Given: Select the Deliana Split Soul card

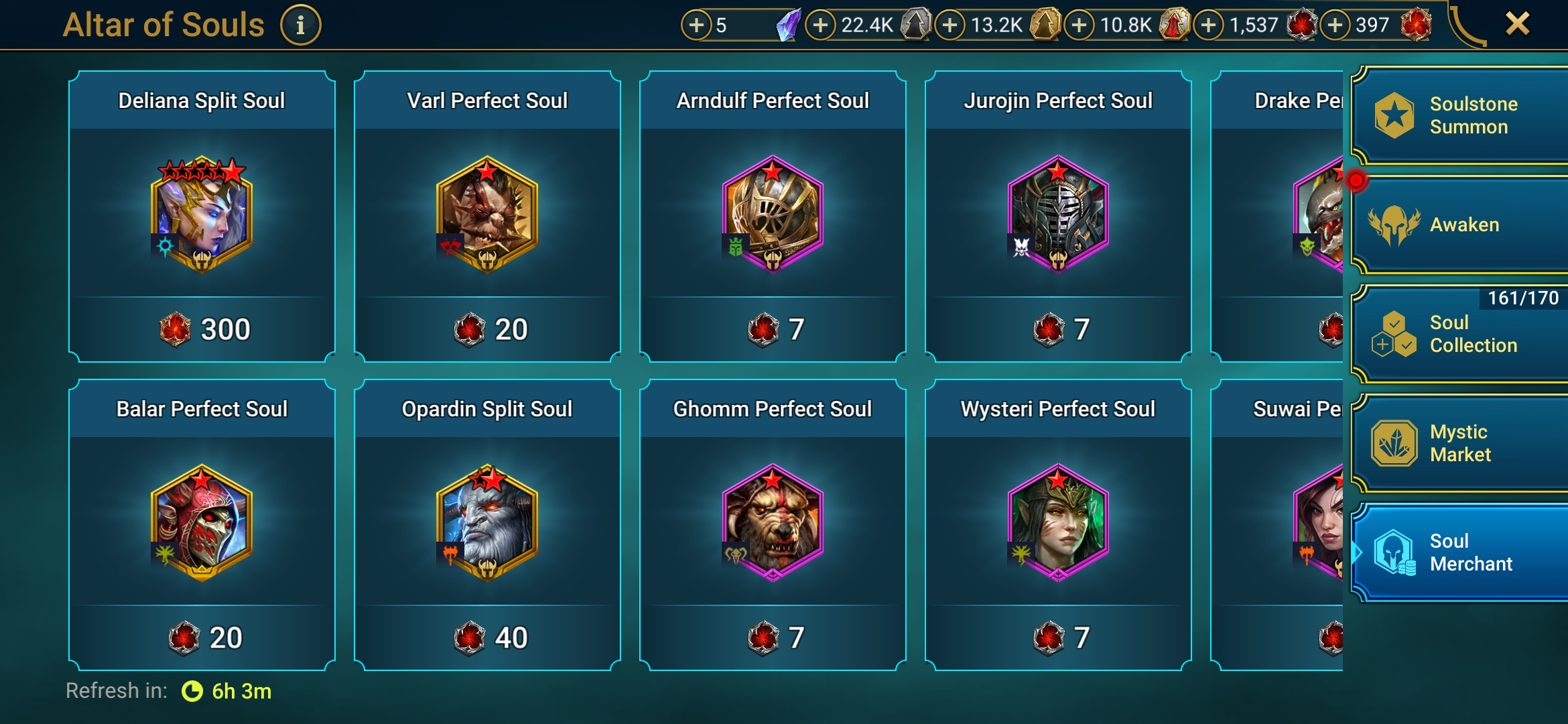Looking at the screenshot, I should [202, 216].
